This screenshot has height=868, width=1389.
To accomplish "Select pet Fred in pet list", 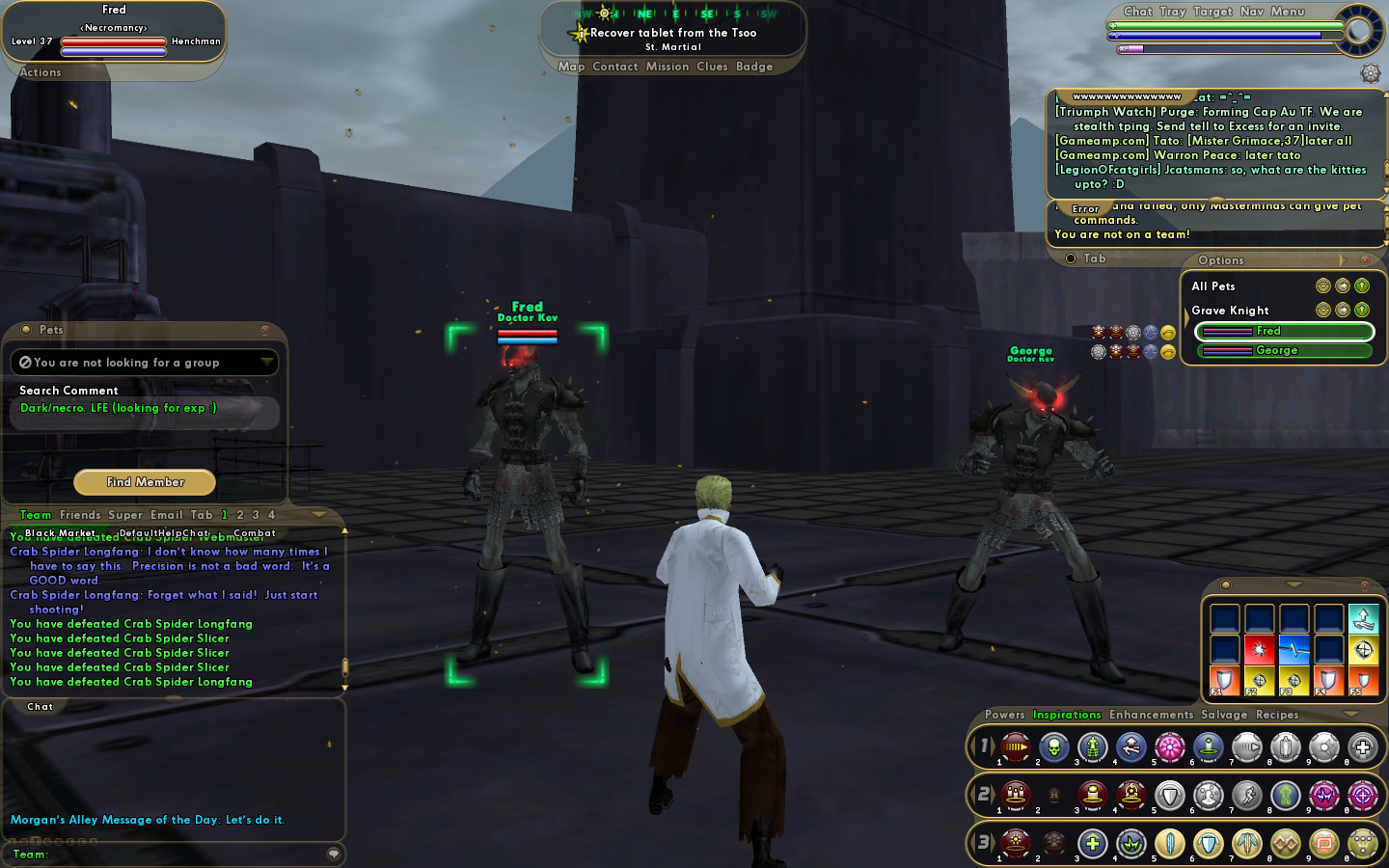I will (x=1284, y=332).
